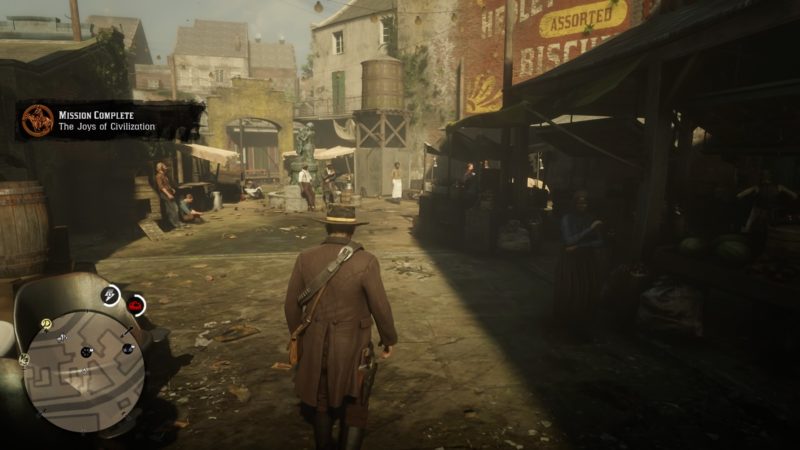The width and height of the screenshot is (800, 450).
Task: Click the lightning bolt stamina core icon
Action: click(111, 295)
